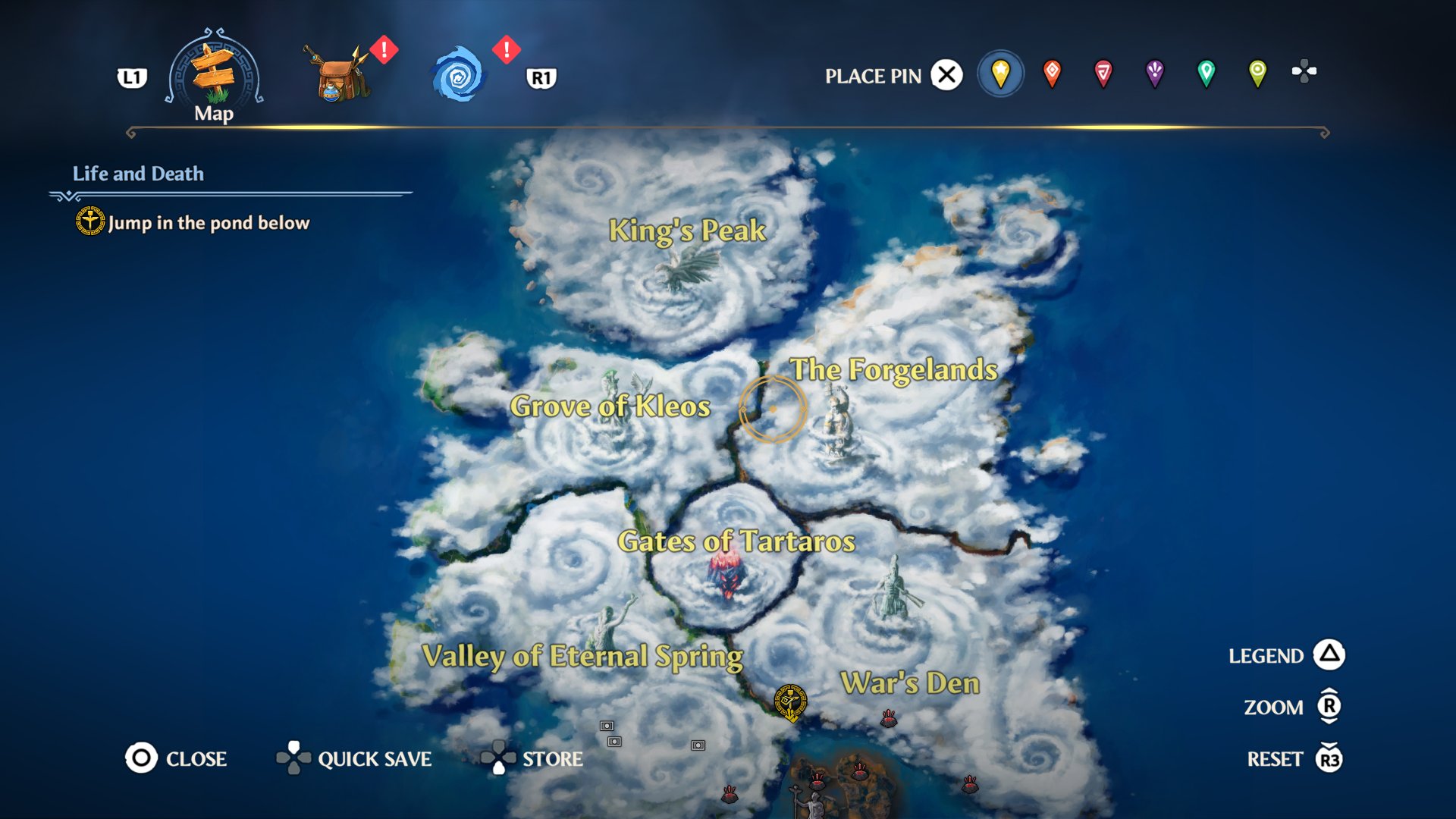Select the yellow star pin
This screenshot has width=1456, height=819.
(1000, 74)
